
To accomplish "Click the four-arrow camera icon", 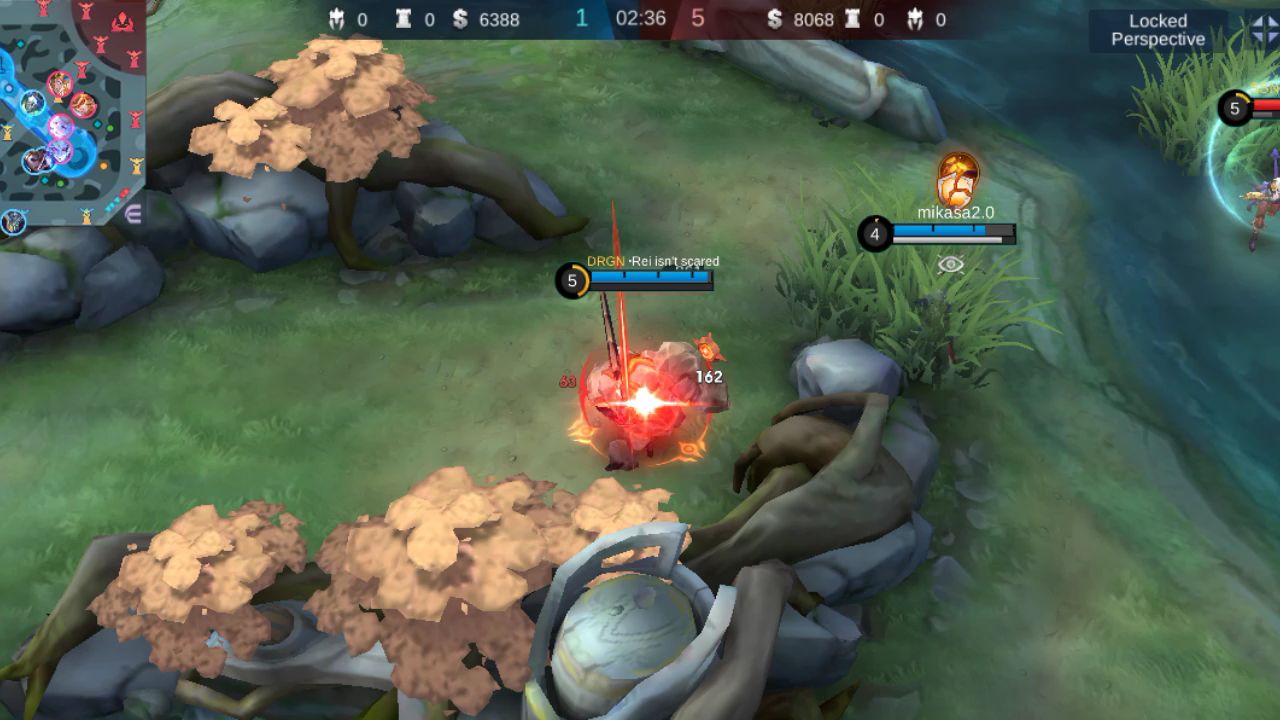I will point(1263,30).
